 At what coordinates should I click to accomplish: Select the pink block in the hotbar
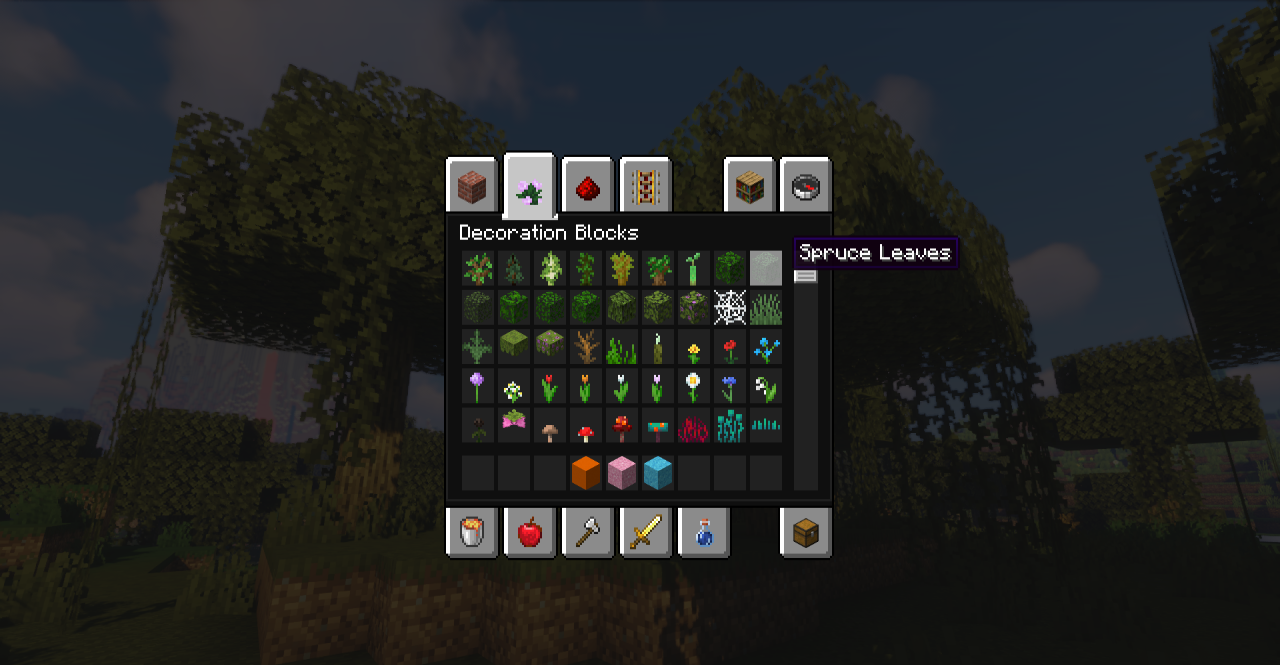tap(622, 472)
